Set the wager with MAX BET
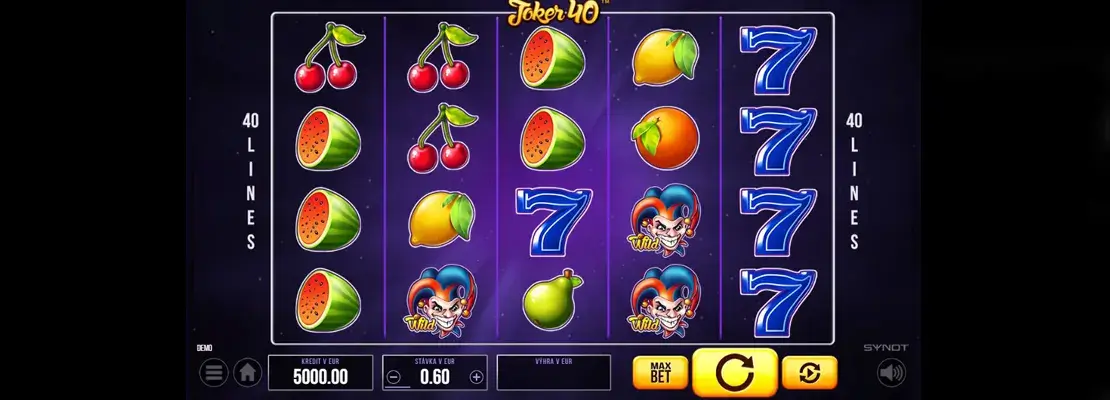The height and width of the screenshot is (400, 1110). [x=659, y=372]
